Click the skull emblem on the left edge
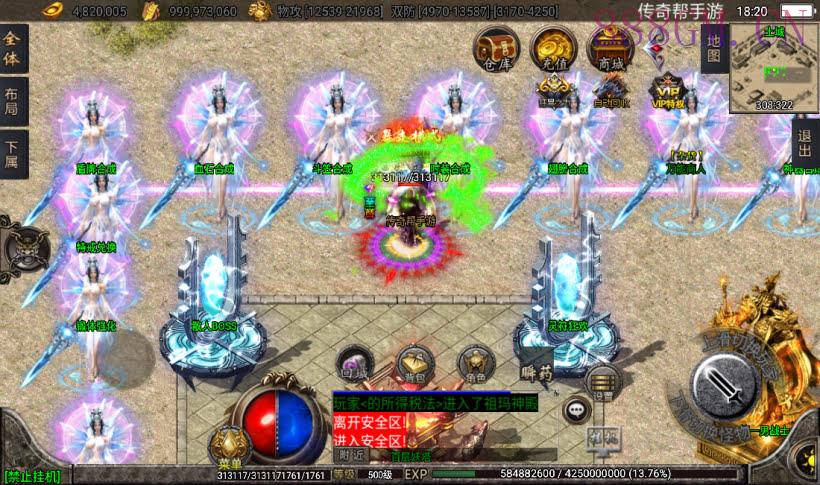This screenshot has height=485, width=820. tap(25, 245)
